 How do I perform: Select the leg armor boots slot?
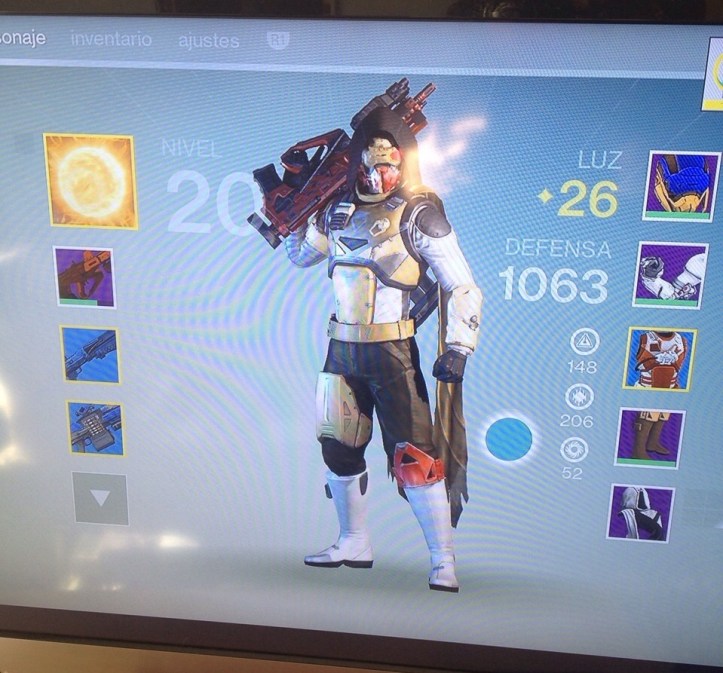tap(650, 438)
